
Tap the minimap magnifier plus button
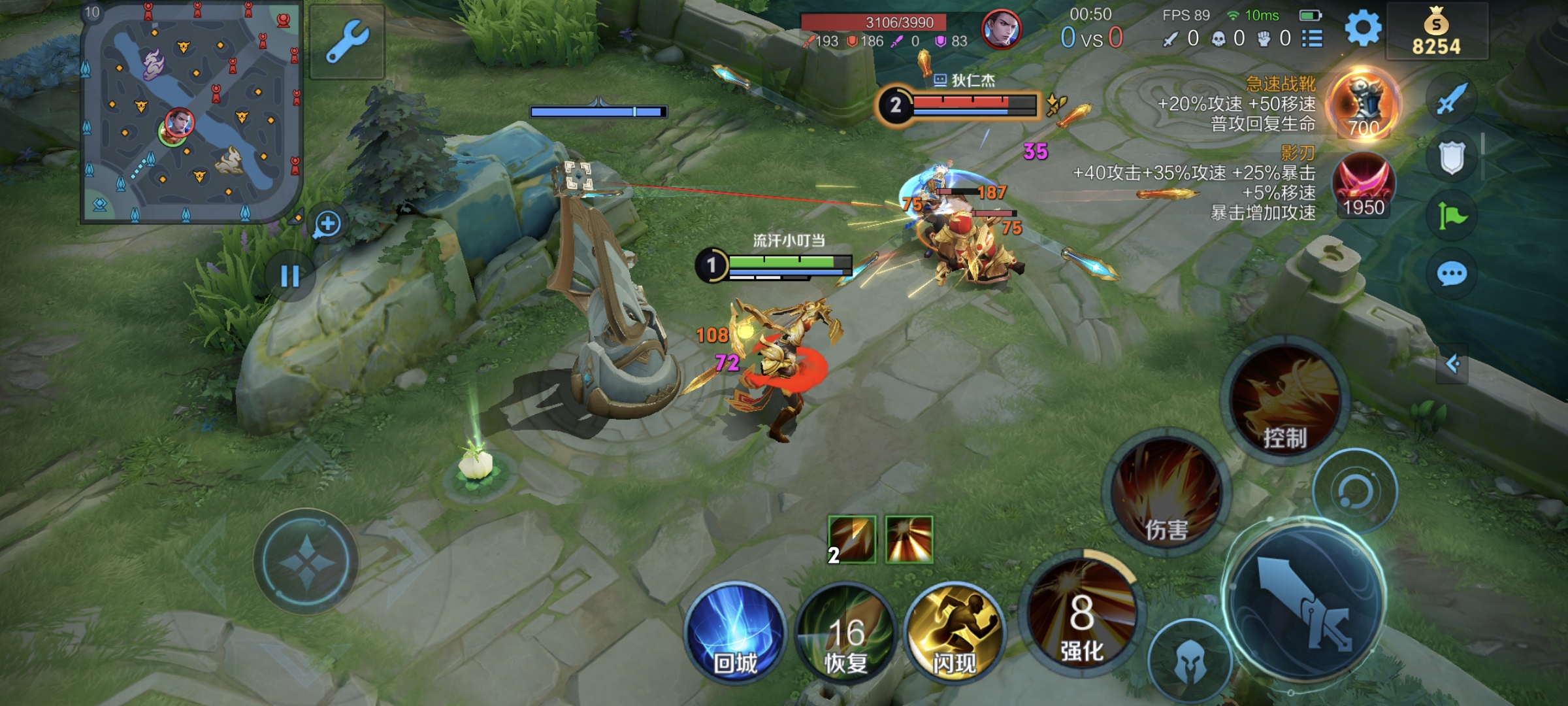327,224
